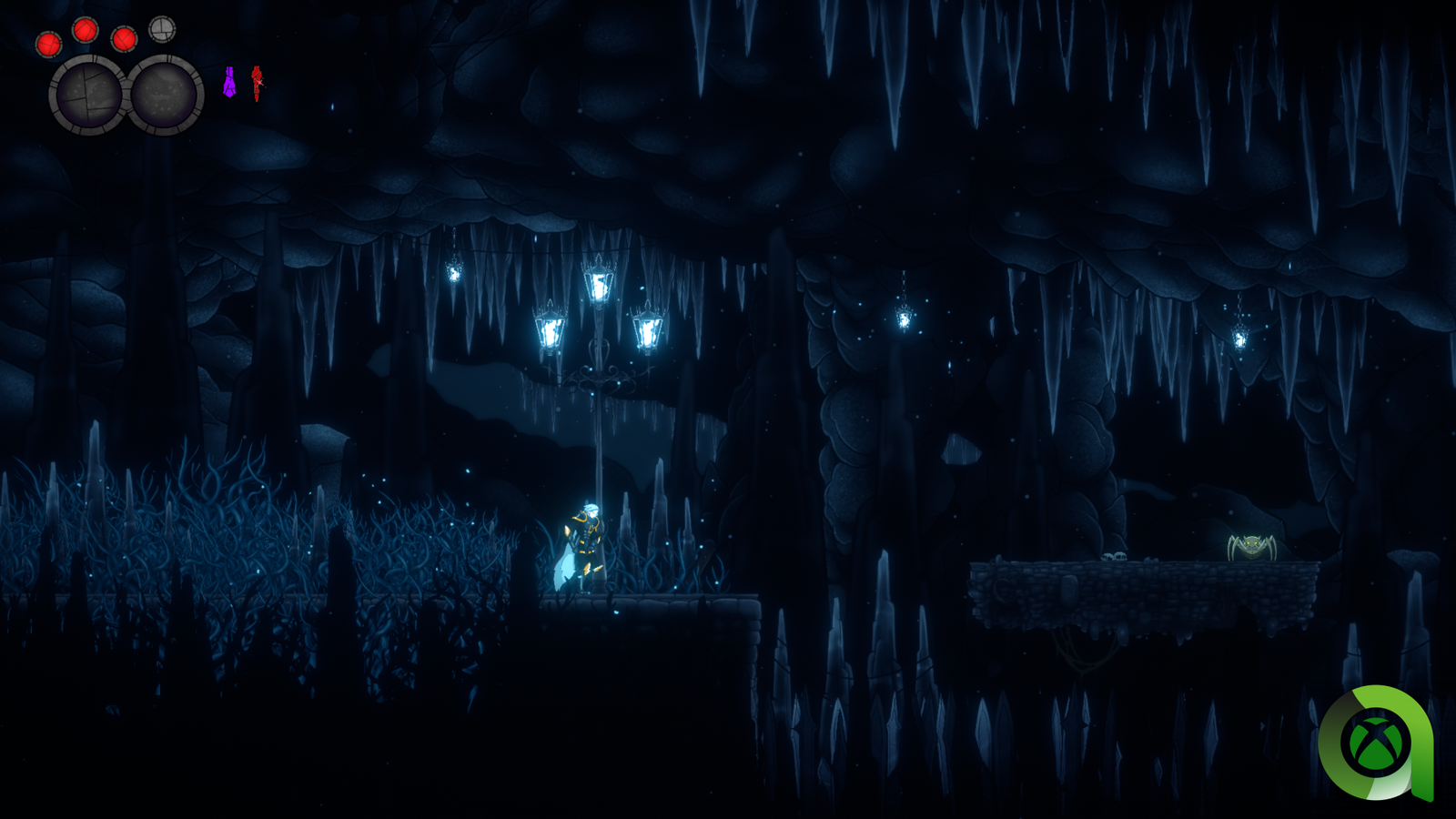Select the red dagger ability icon

click(258, 83)
